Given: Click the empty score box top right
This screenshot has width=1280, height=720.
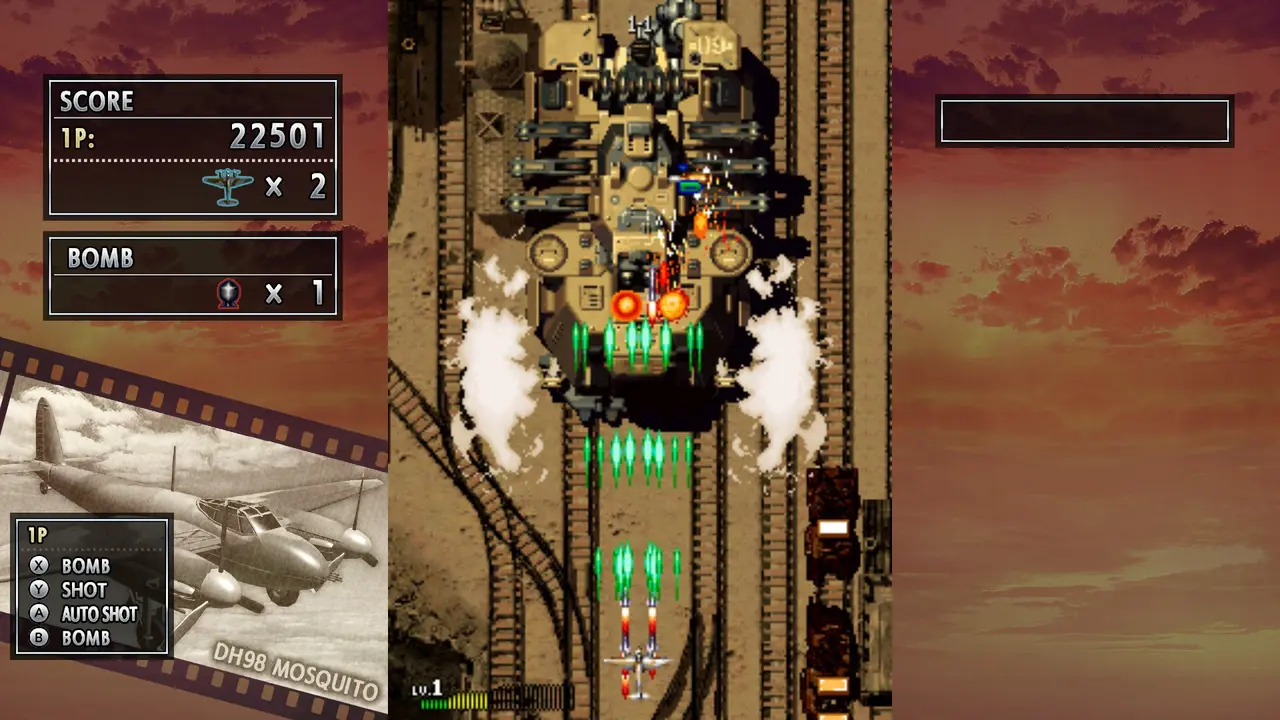Looking at the screenshot, I should click(x=1085, y=120).
